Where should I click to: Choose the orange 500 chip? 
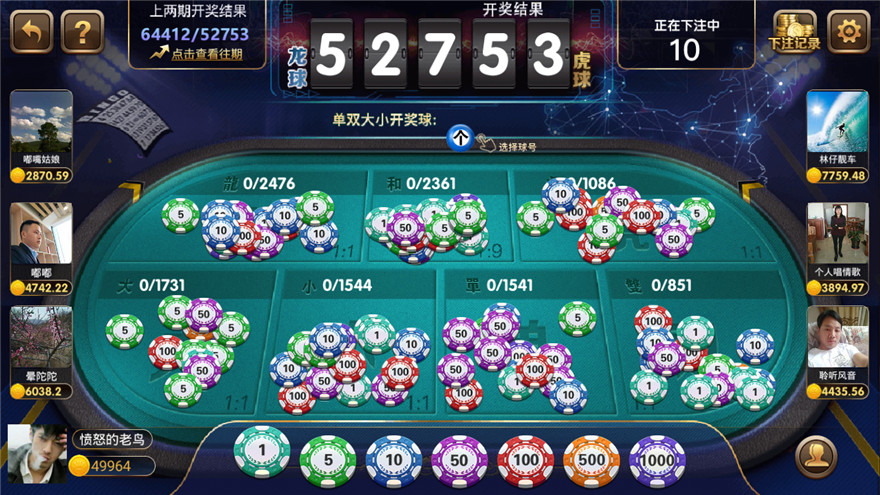point(591,461)
